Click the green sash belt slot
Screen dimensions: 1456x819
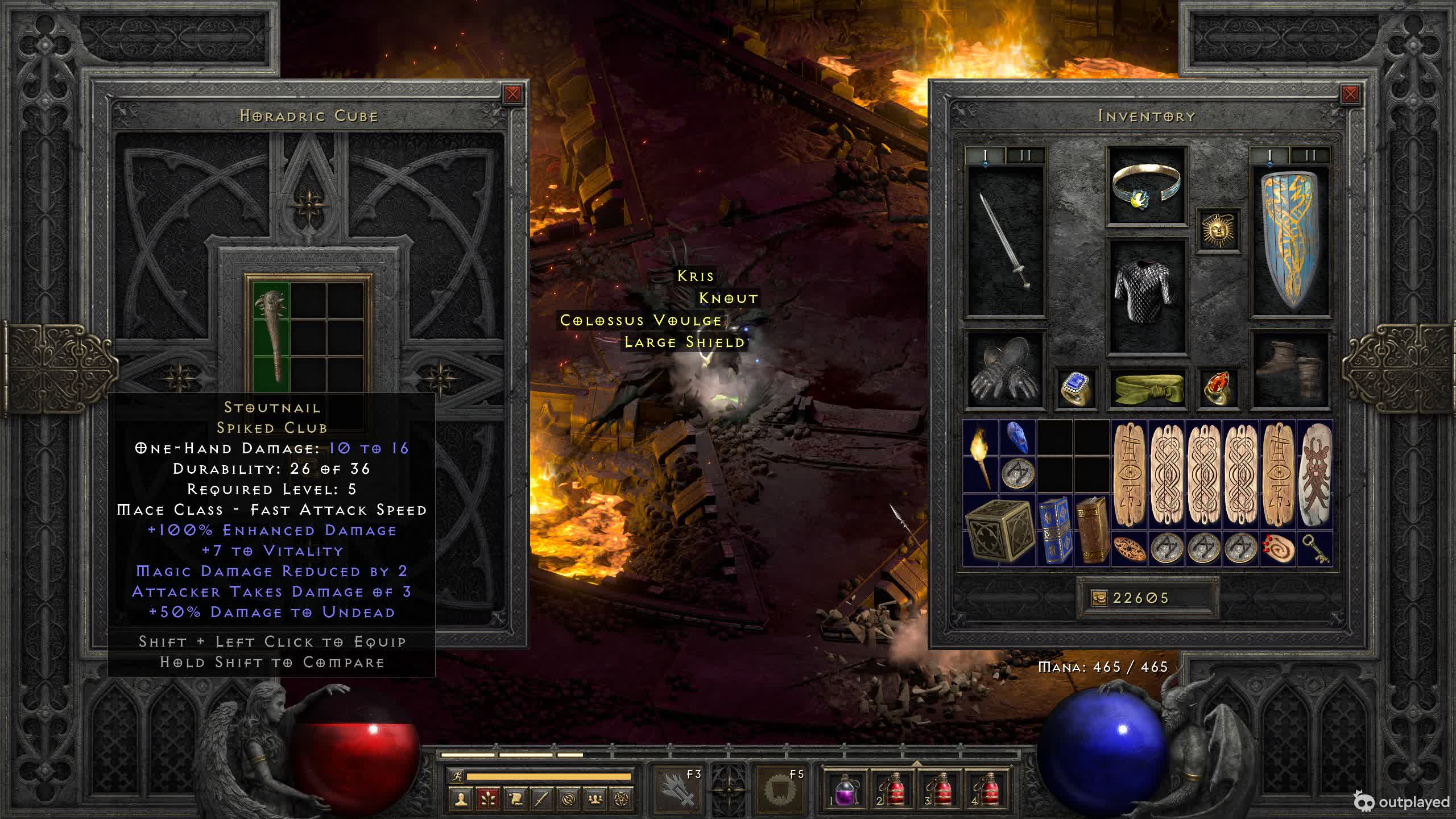(1146, 388)
